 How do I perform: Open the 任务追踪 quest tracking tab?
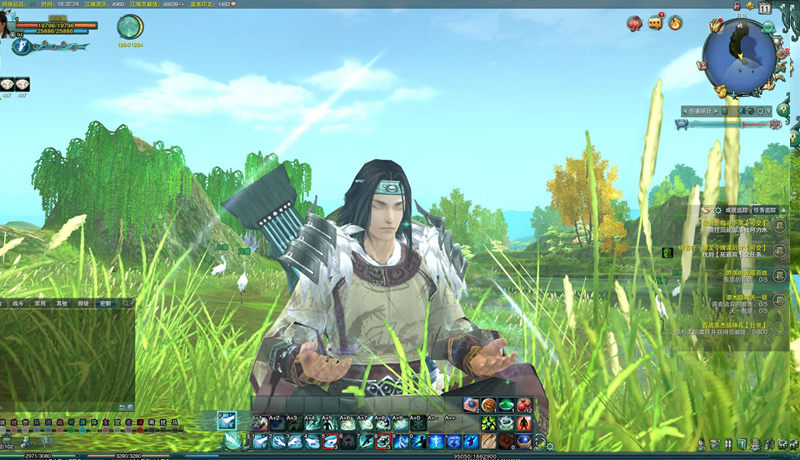(767, 210)
